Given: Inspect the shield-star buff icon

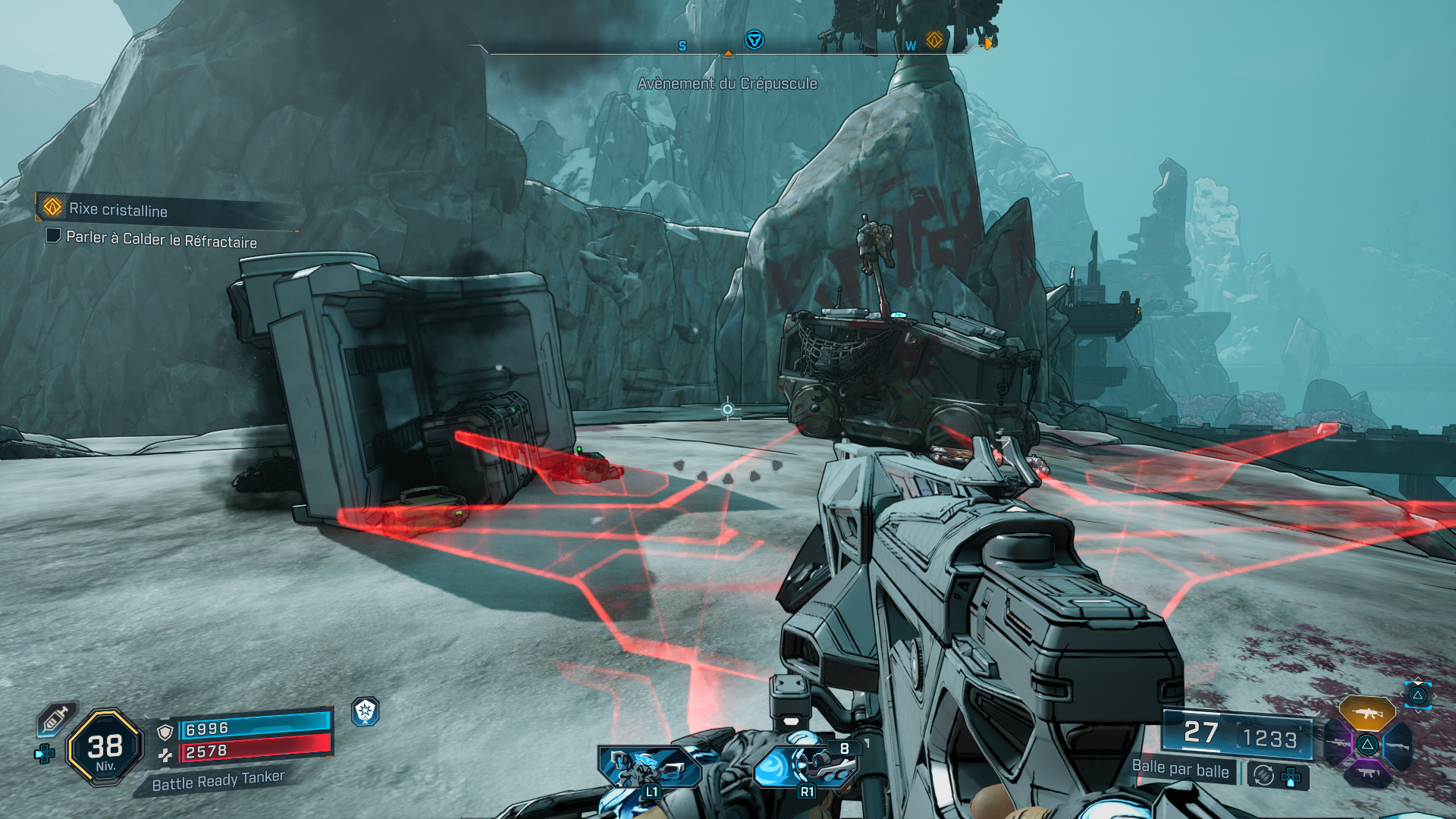Looking at the screenshot, I should point(366,711).
